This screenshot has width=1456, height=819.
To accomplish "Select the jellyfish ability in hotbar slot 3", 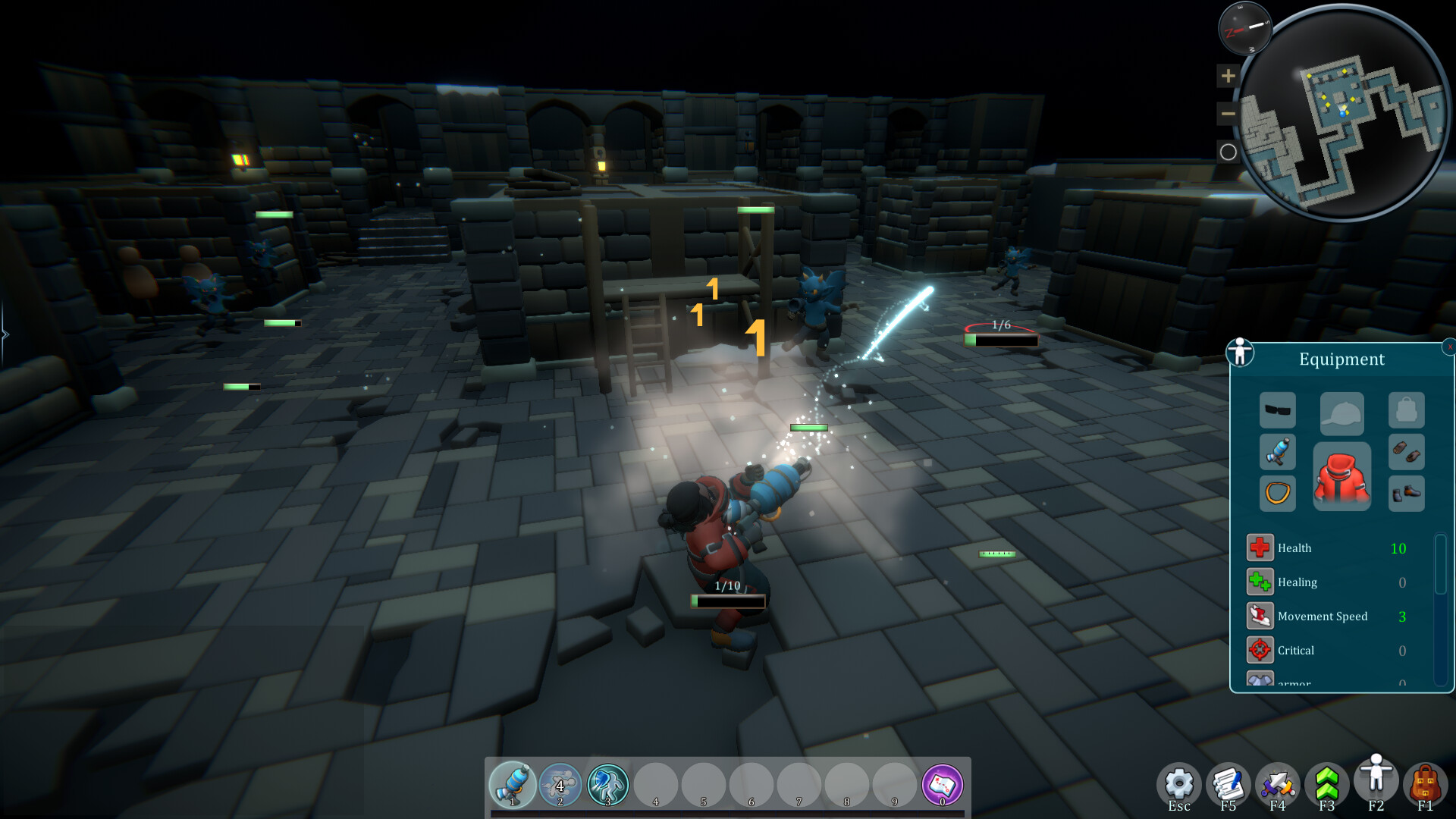I will pyautogui.click(x=607, y=786).
